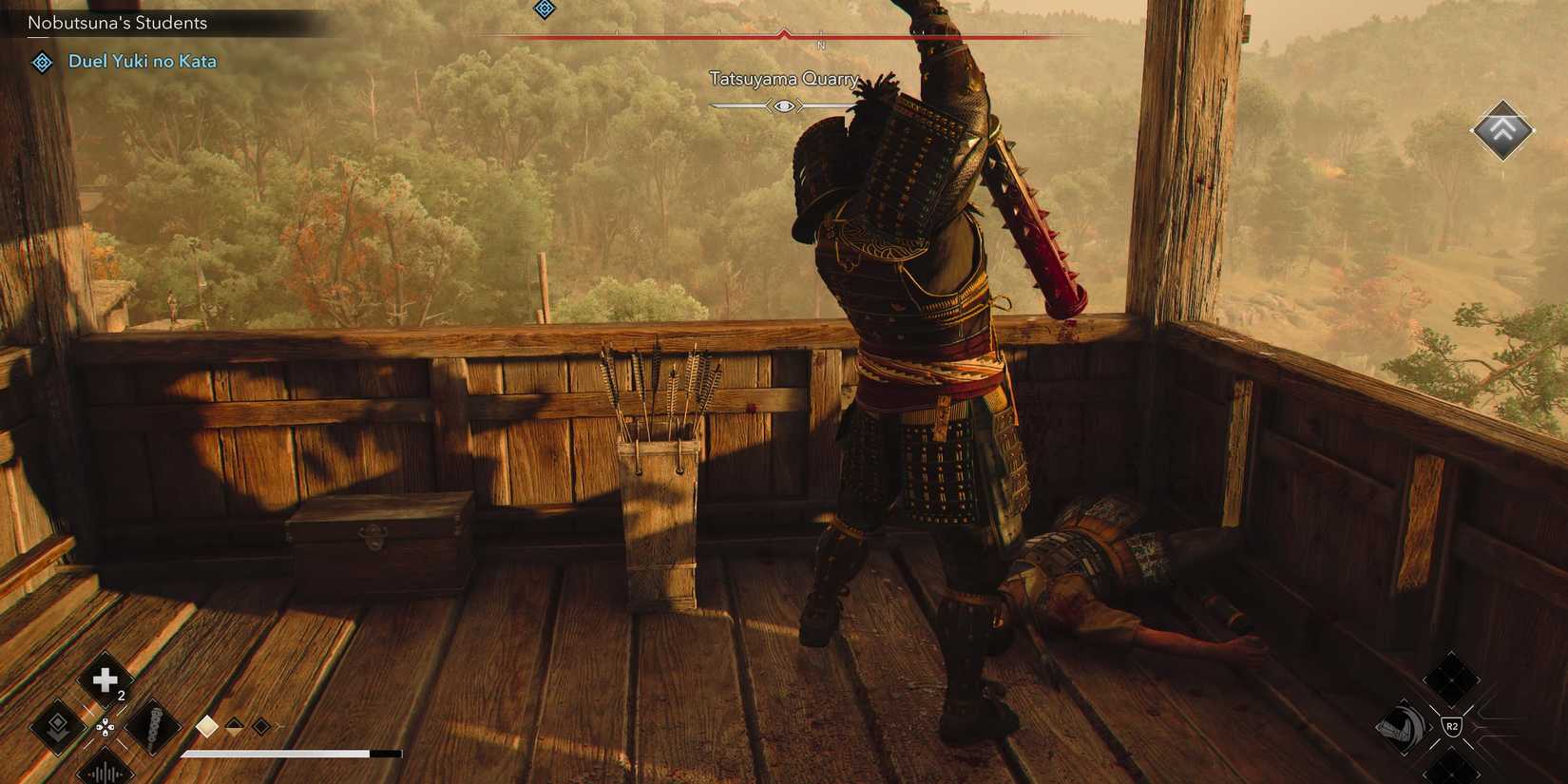The height and width of the screenshot is (784, 1568).
Task: Toggle the detection eye under Tatsuyama Quarry
Action: (x=783, y=105)
